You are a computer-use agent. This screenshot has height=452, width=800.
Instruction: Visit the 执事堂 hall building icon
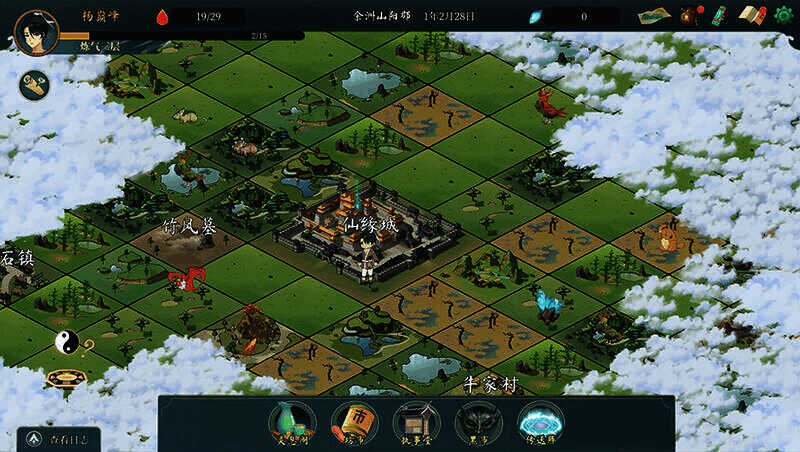416,421
